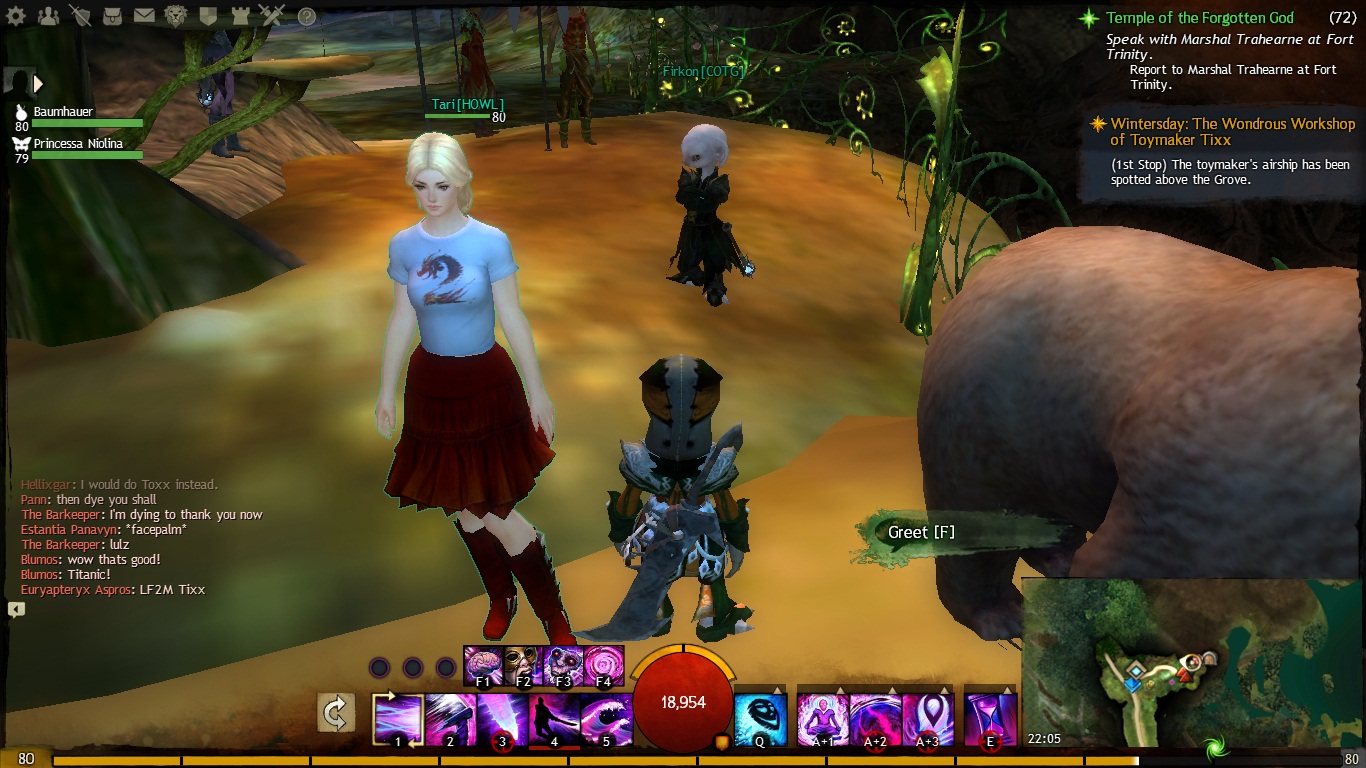Open the help question mark icon
Viewport: 1366px width, 768px height.
pyautogui.click(x=307, y=17)
